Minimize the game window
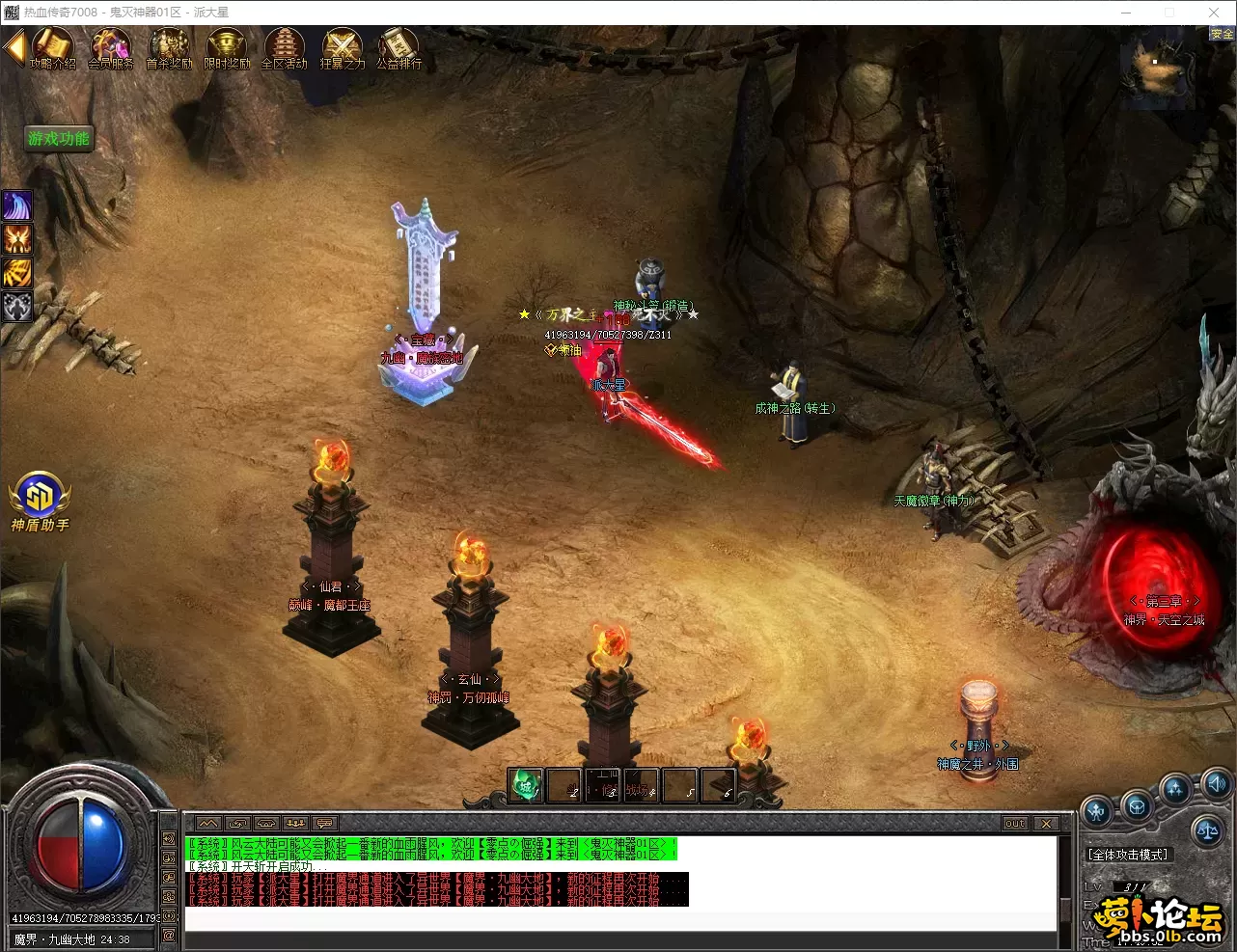The height and width of the screenshot is (952, 1237). (1126, 13)
